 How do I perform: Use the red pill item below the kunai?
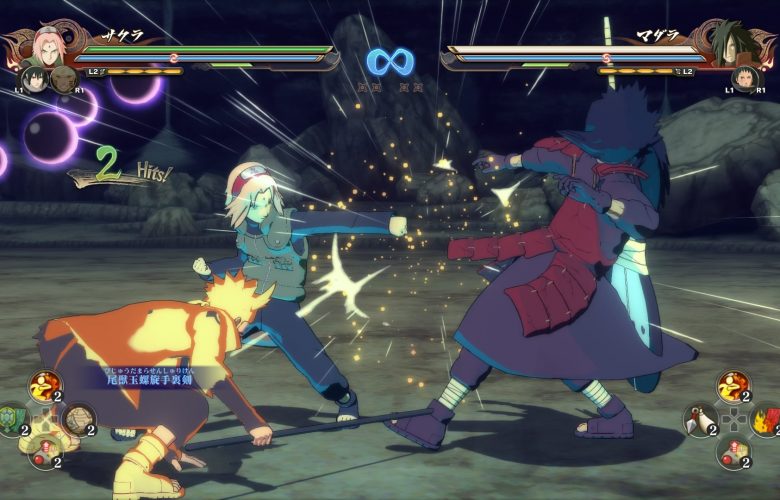(x=734, y=451)
